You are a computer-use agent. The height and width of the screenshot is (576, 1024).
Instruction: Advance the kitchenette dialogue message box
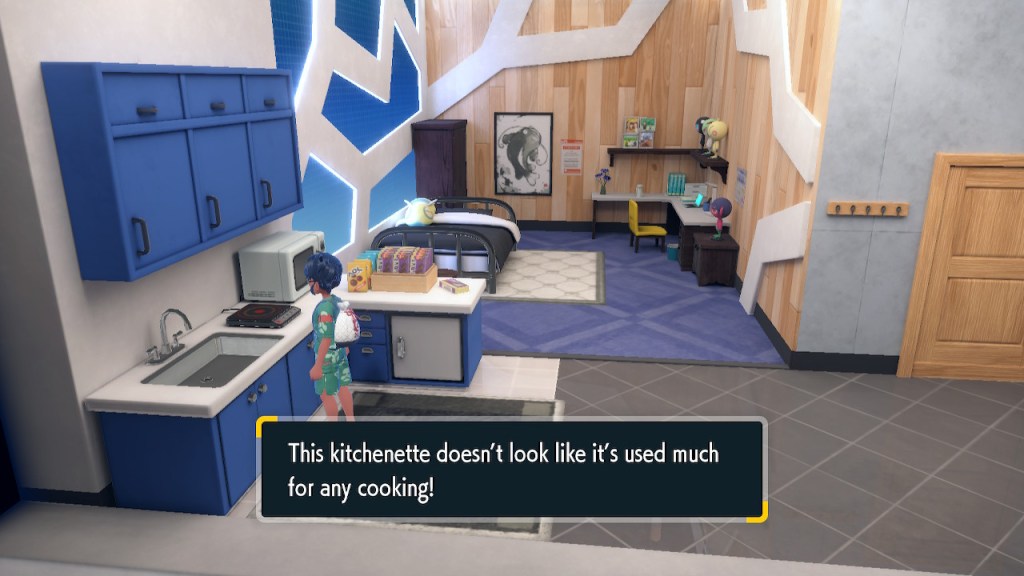[x=511, y=468]
